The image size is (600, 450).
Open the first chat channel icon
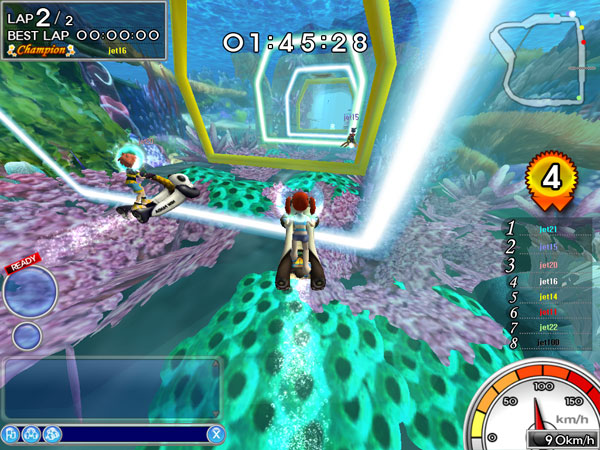[x=10, y=434]
